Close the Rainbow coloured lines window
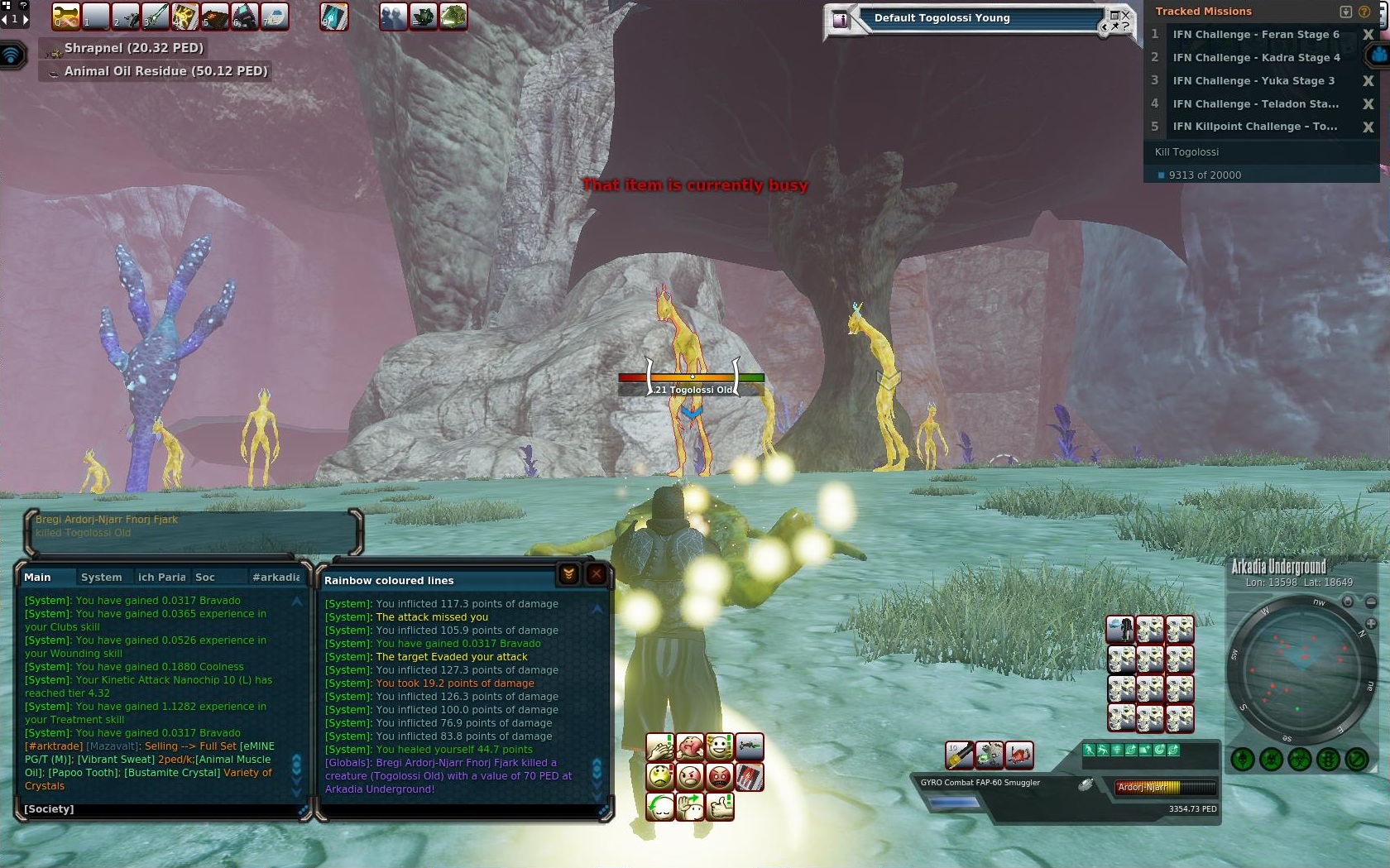 [x=596, y=574]
